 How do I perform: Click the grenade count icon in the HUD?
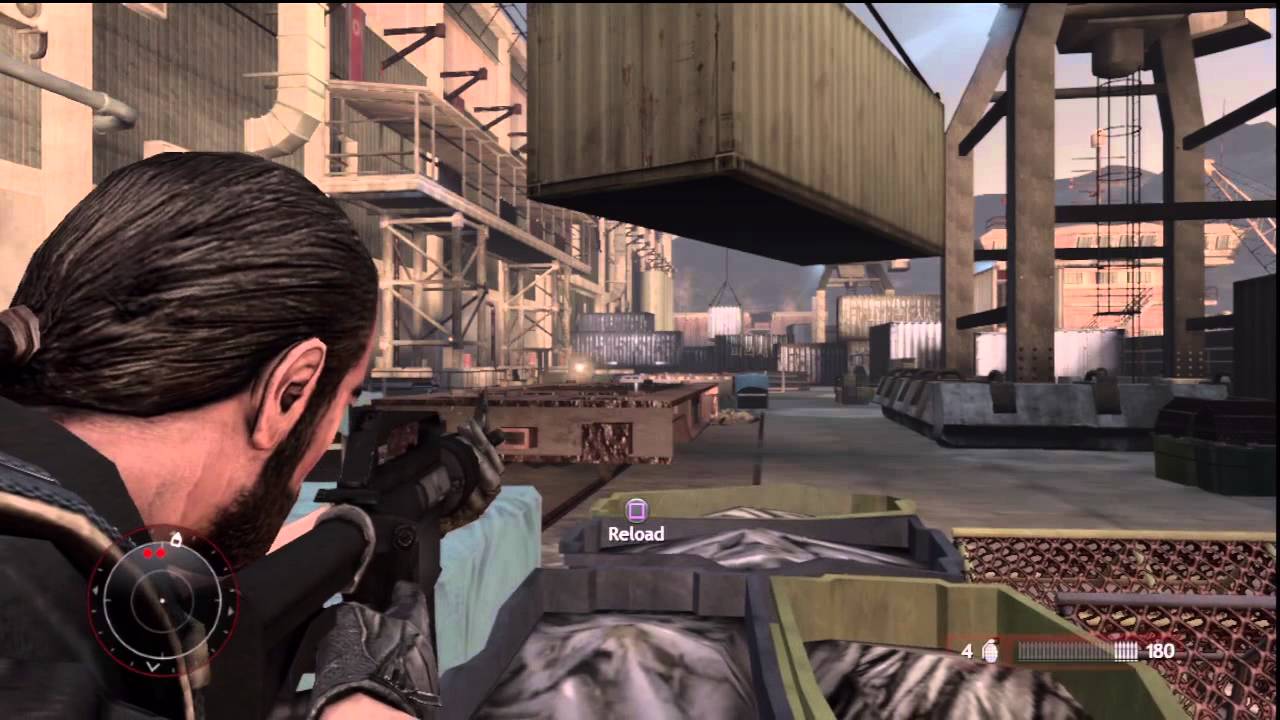pyautogui.click(x=991, y=652)
